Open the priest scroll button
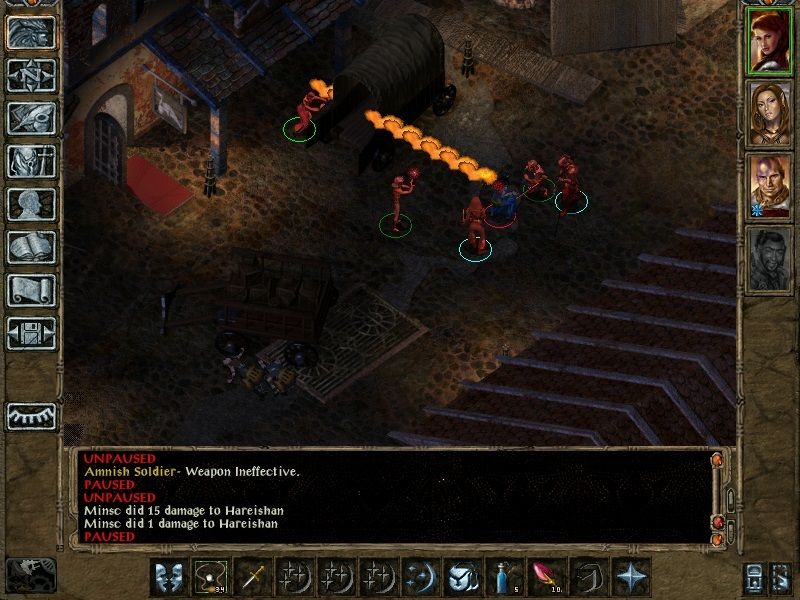The width and height of the screenshot is (800, 600). (x=31, y=290)
